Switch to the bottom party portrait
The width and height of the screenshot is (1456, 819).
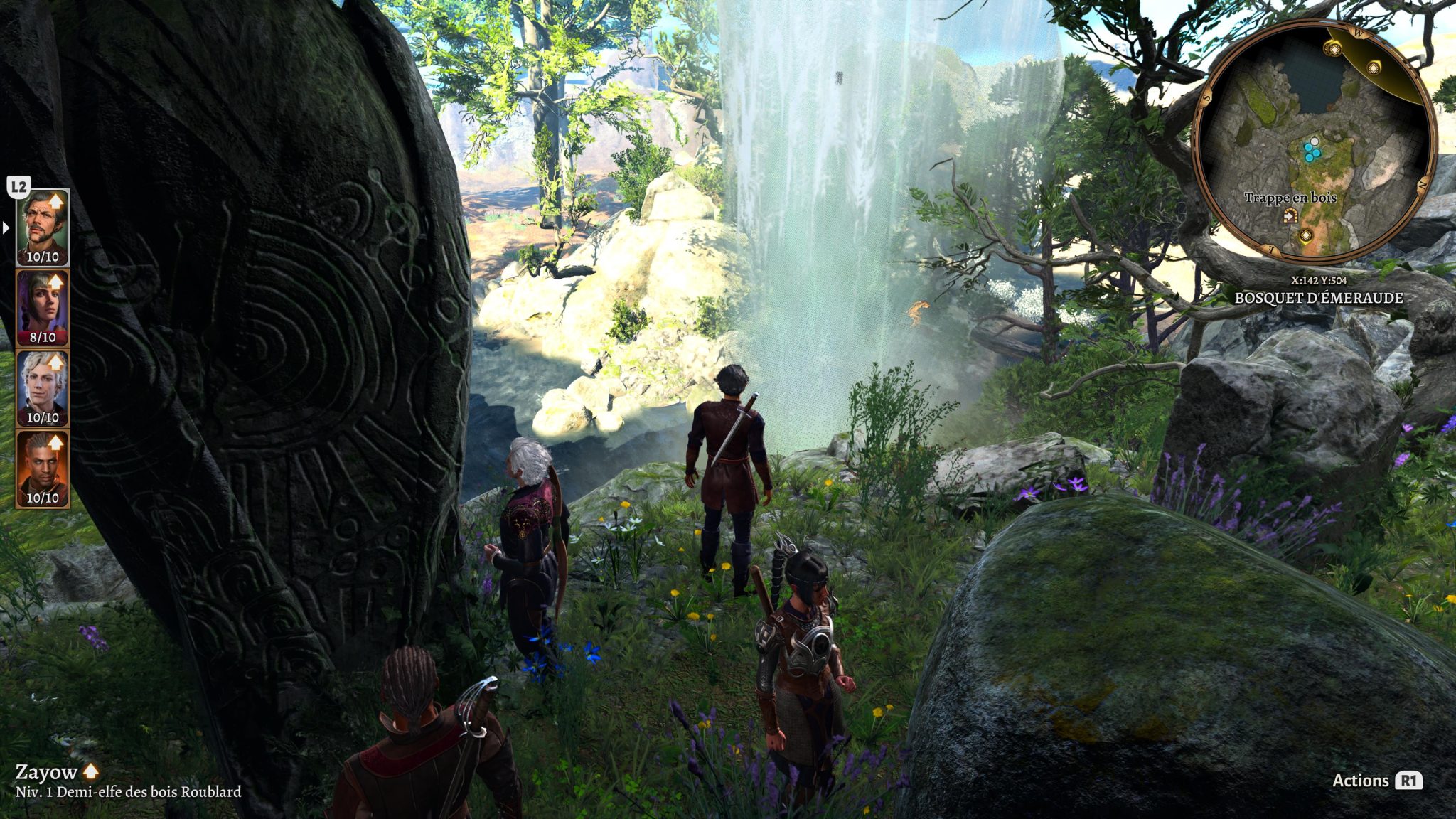coord(43,469)
